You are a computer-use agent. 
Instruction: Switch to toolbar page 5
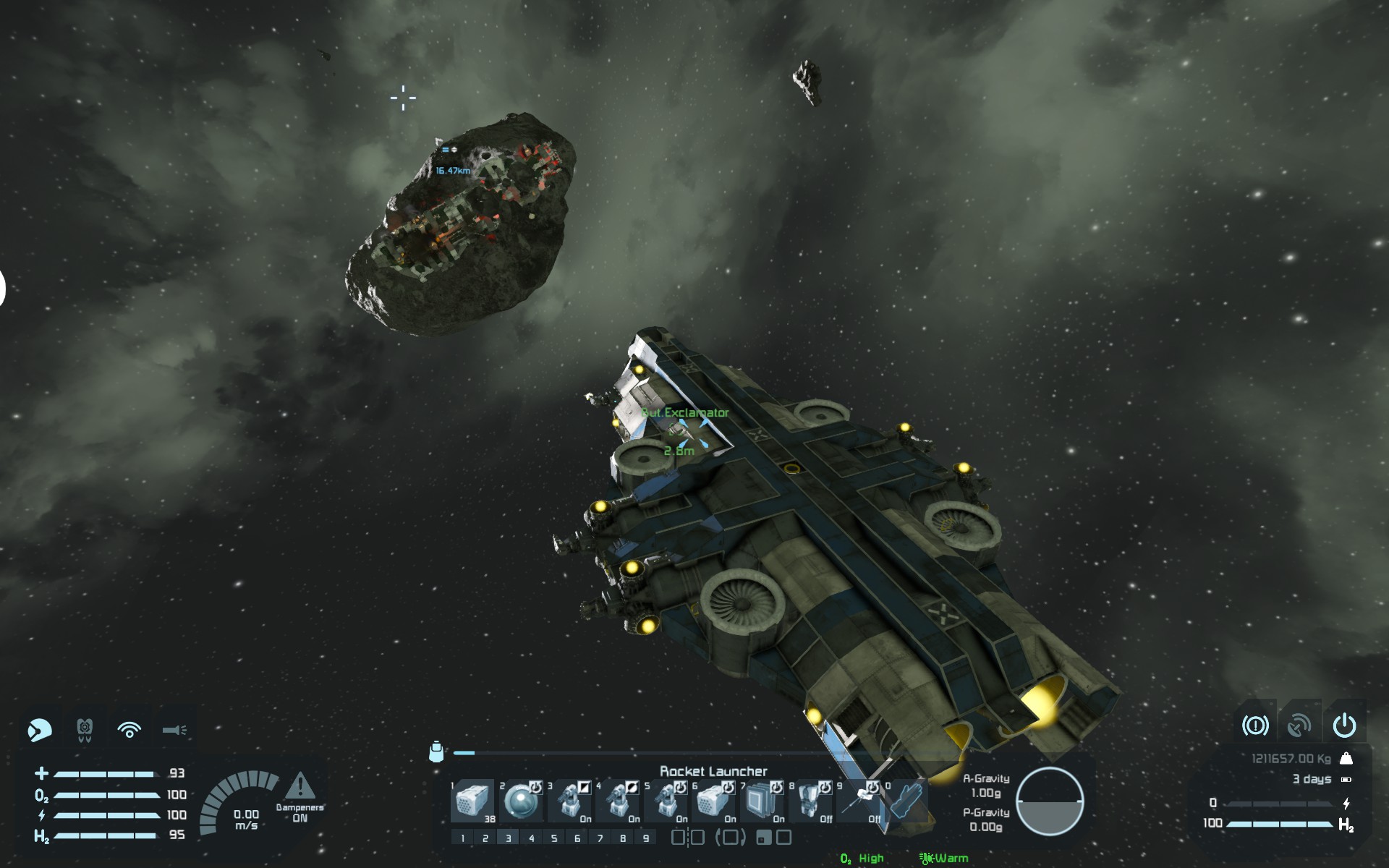(554, 838)
